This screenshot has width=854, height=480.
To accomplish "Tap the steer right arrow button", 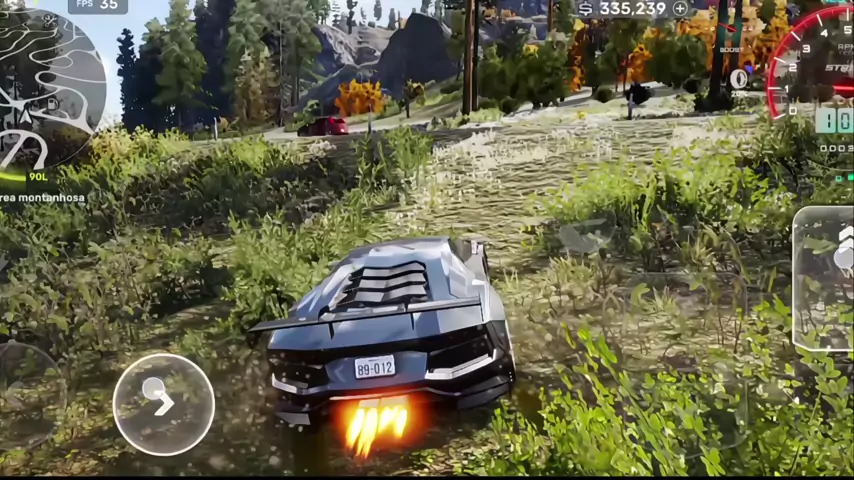I will [x=163, y=404].
